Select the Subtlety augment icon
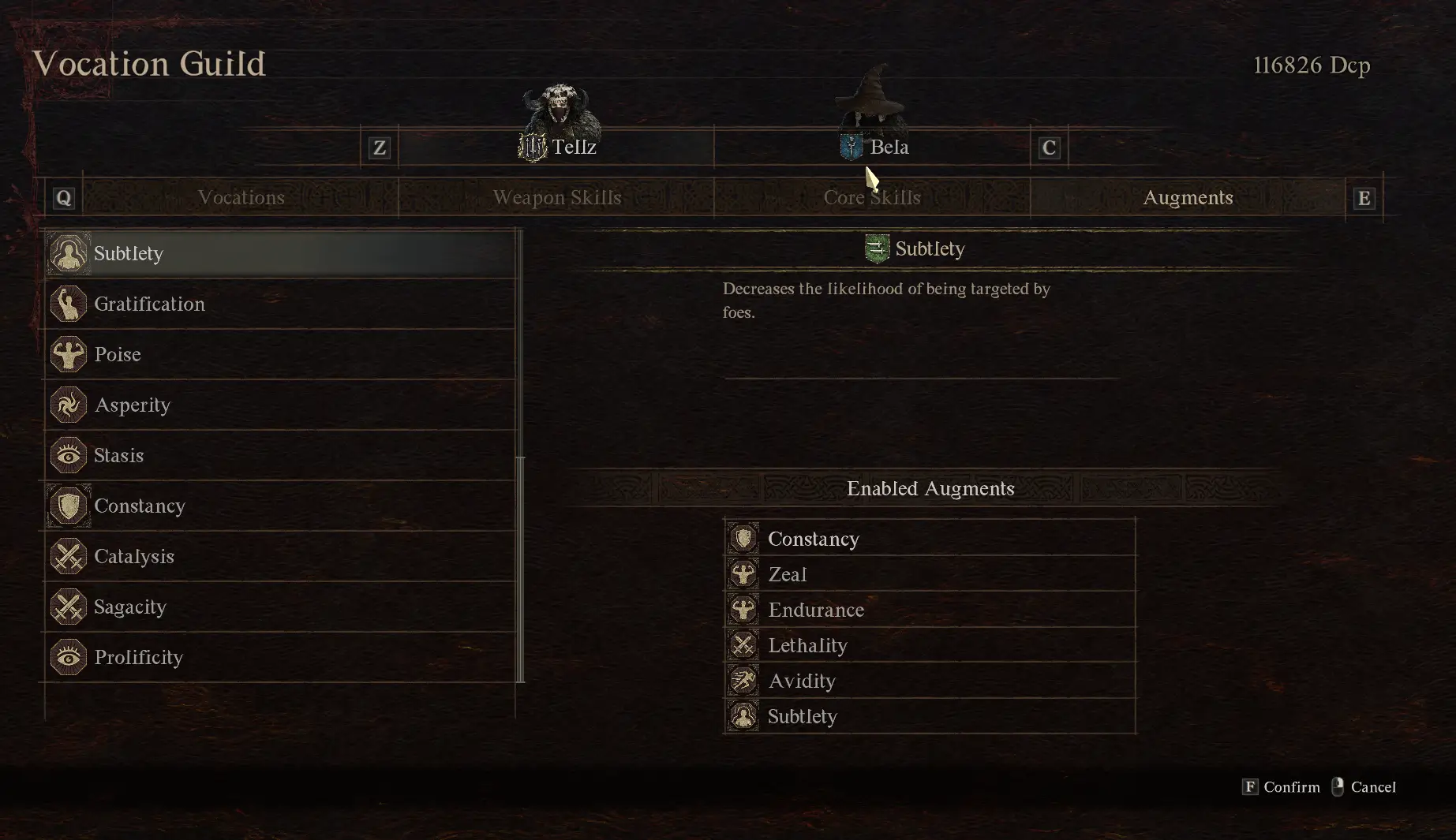The height and width of the screenshot is (840, 1456). (69, 253)
